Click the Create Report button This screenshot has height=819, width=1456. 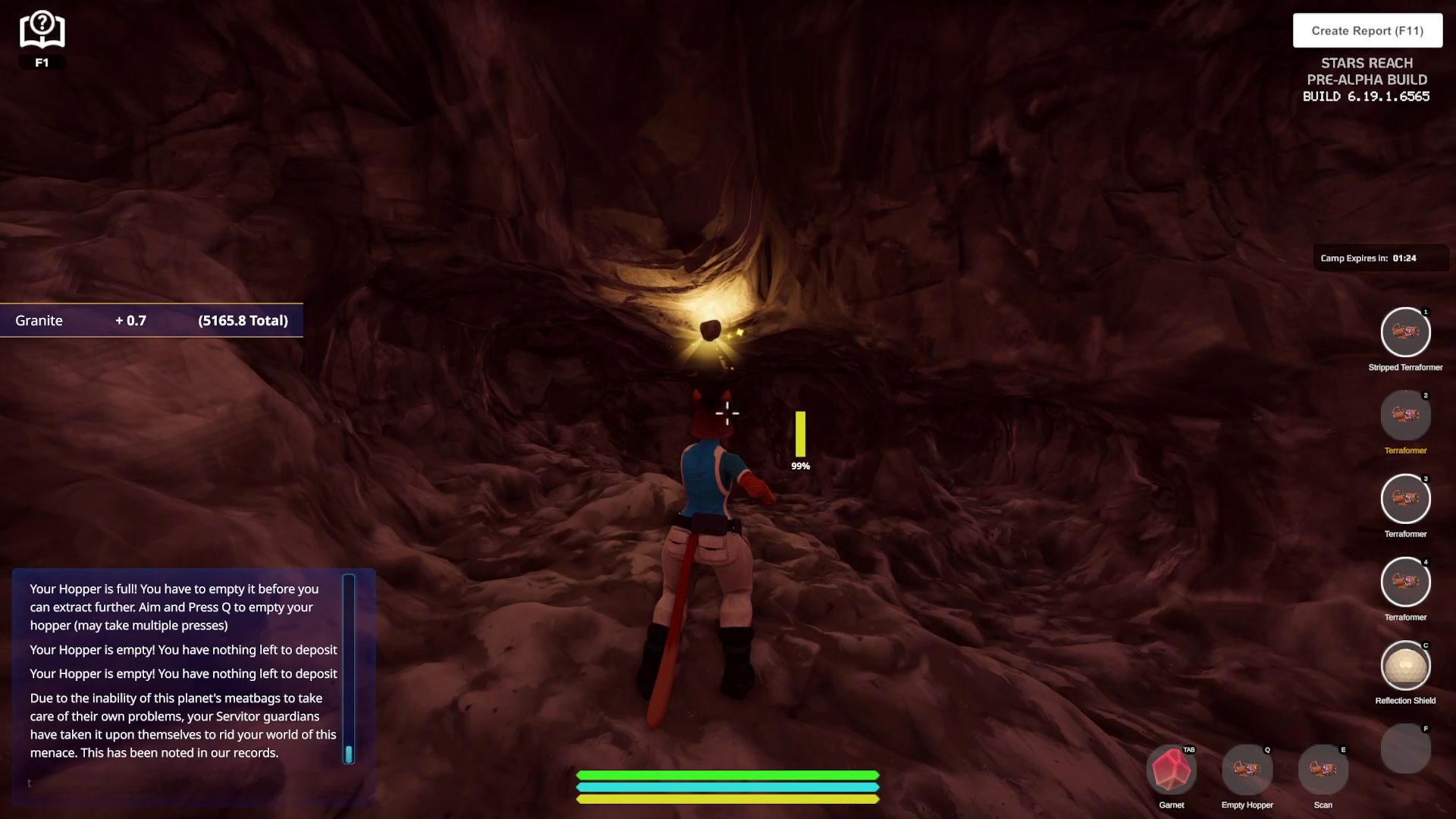[1367, 30]
